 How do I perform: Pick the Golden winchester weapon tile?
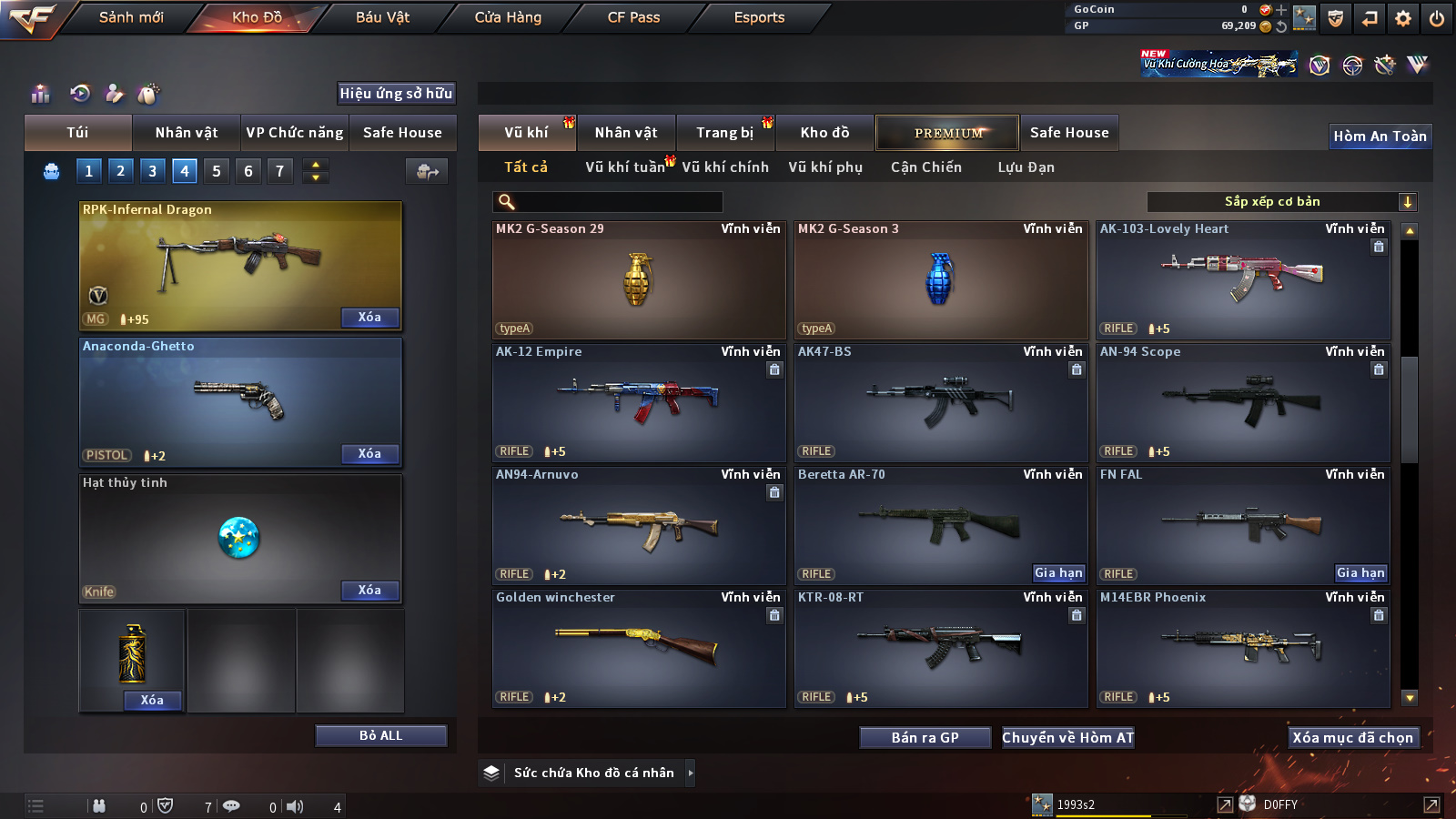click(638, 648)
